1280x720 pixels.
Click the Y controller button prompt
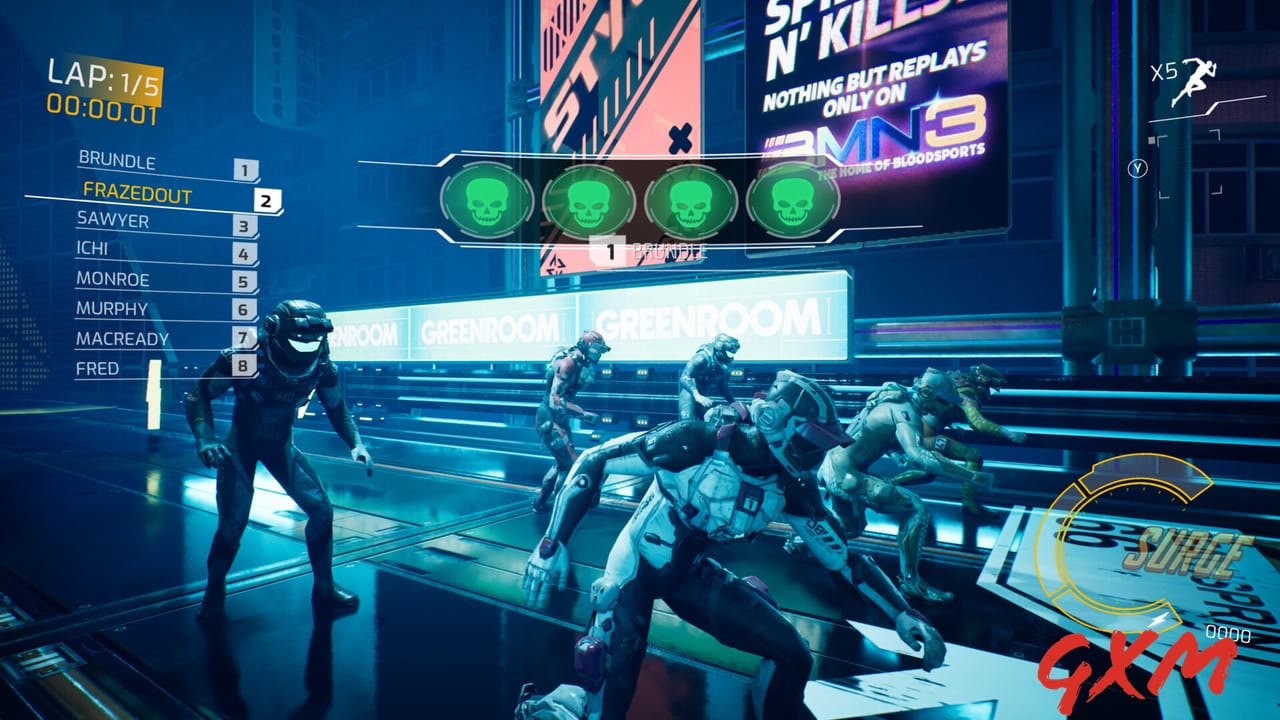click(1137, 170)
